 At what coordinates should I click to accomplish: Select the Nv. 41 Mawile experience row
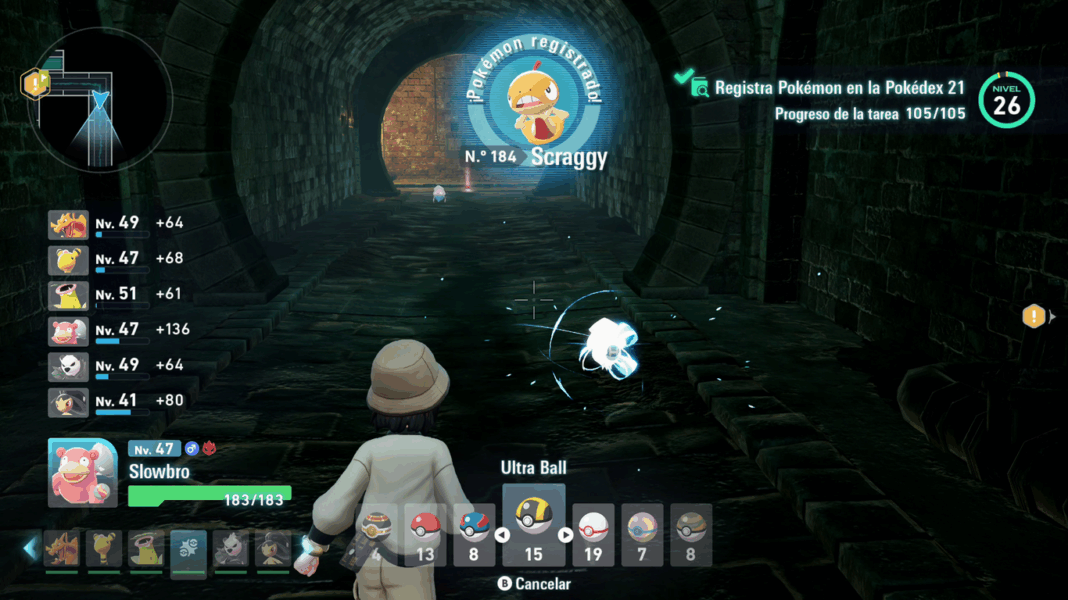point(118,402)
